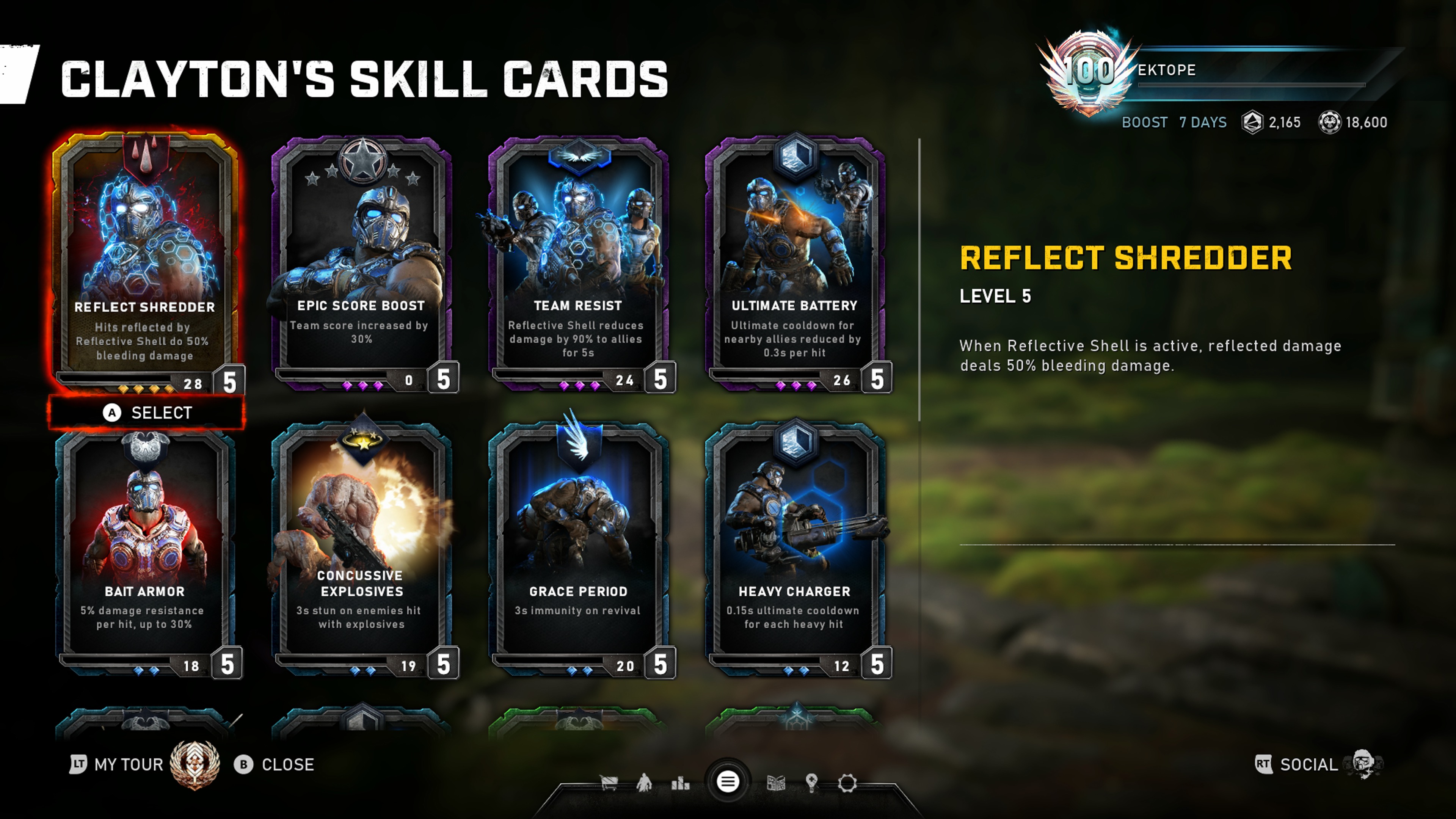Open the Social panel

(1308, 765)
